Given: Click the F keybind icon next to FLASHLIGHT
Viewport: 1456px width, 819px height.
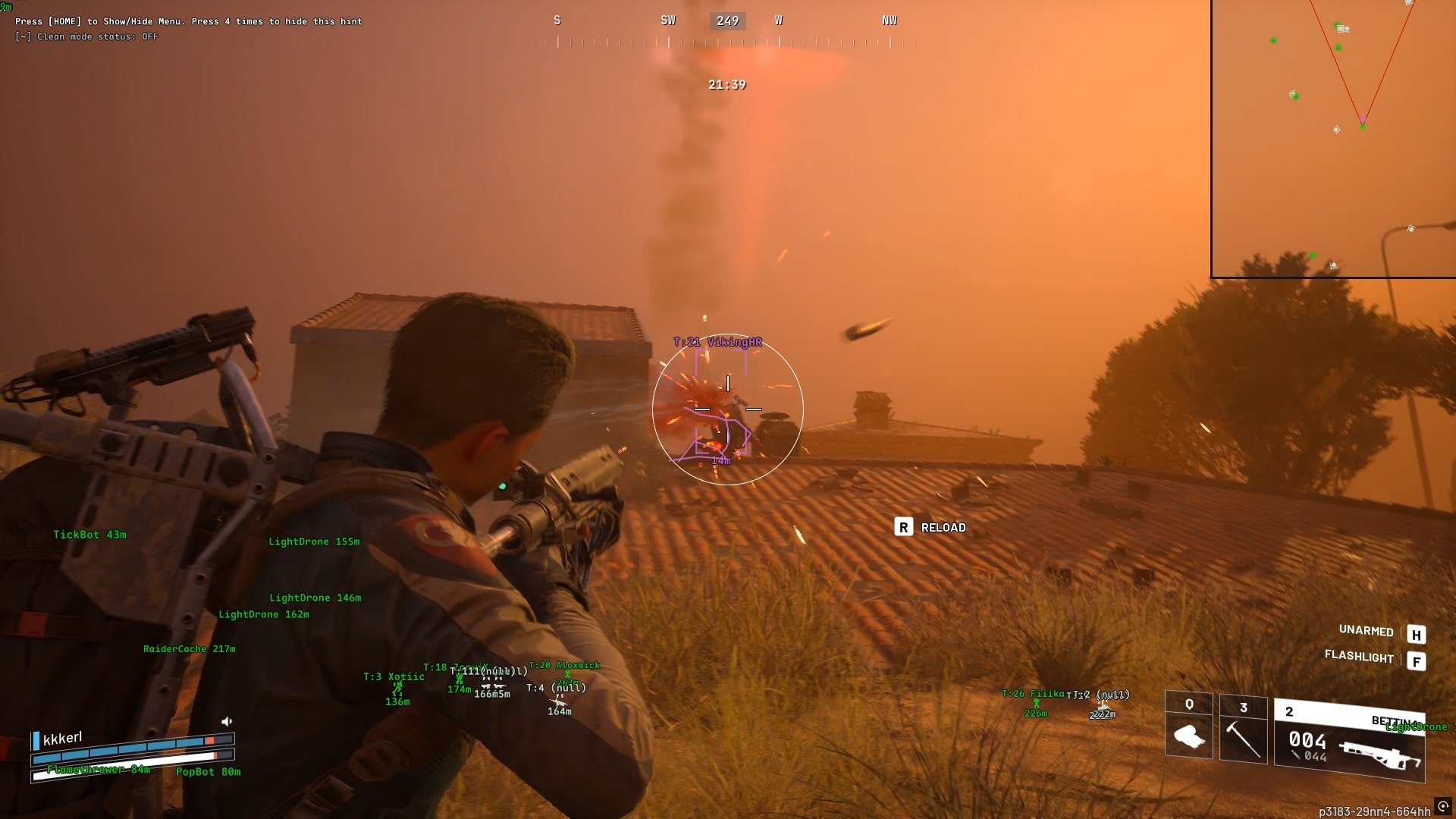Looking at the screenshot, I should point(1415,660).
